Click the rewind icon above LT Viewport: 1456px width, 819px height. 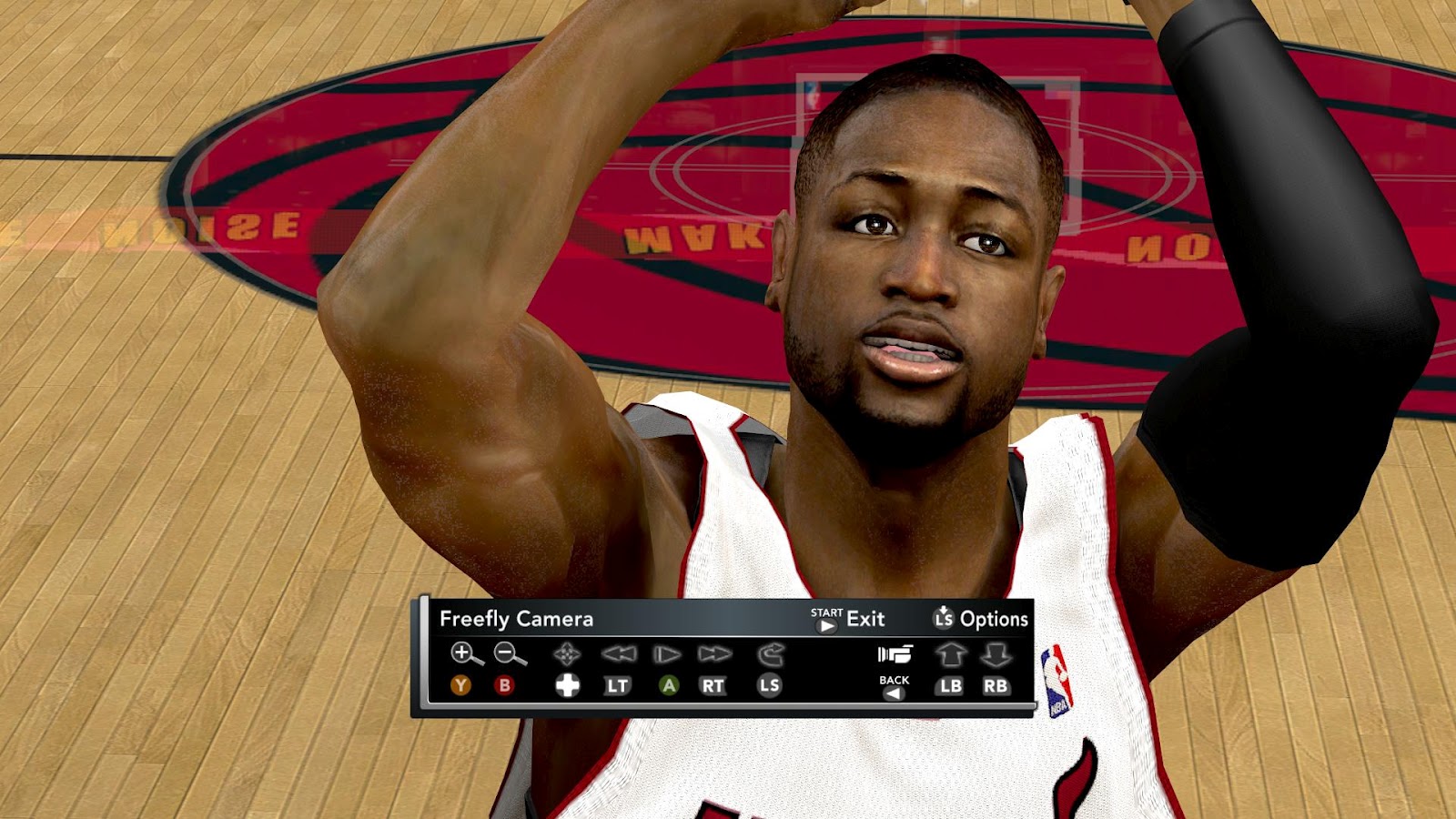point(622,653)
